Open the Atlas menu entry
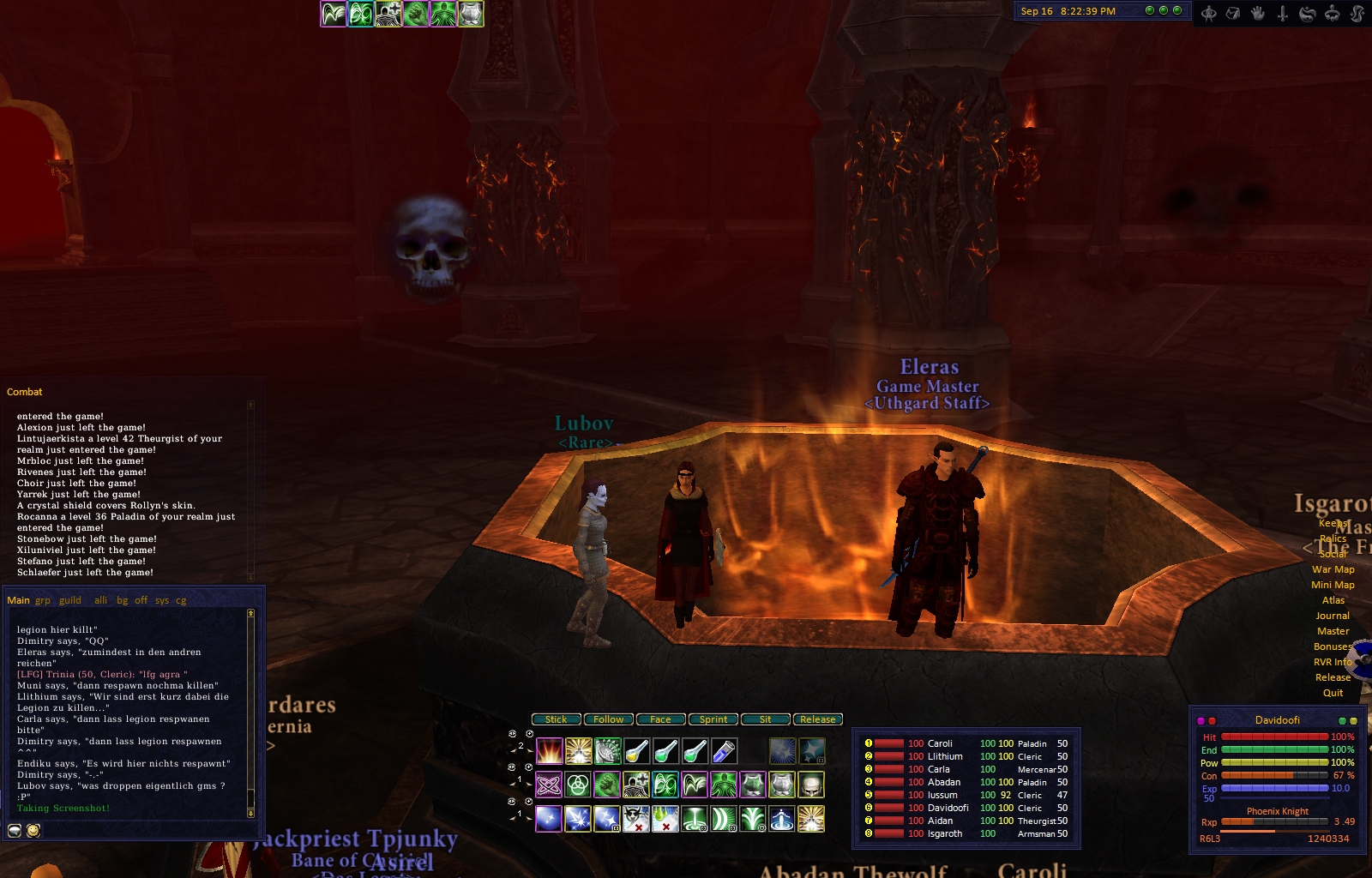This screenshot has height=878, width=1372. (x=1333, y=600)
